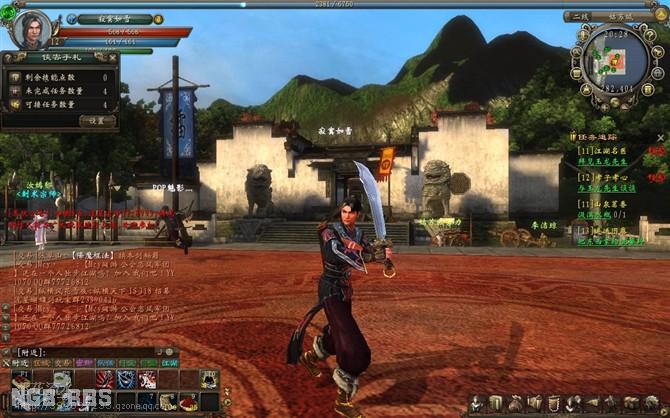Activate the blue whirlwind skill icon
Image resolution: width=670 pixels, height=418 pixels.
coord(126,379)
